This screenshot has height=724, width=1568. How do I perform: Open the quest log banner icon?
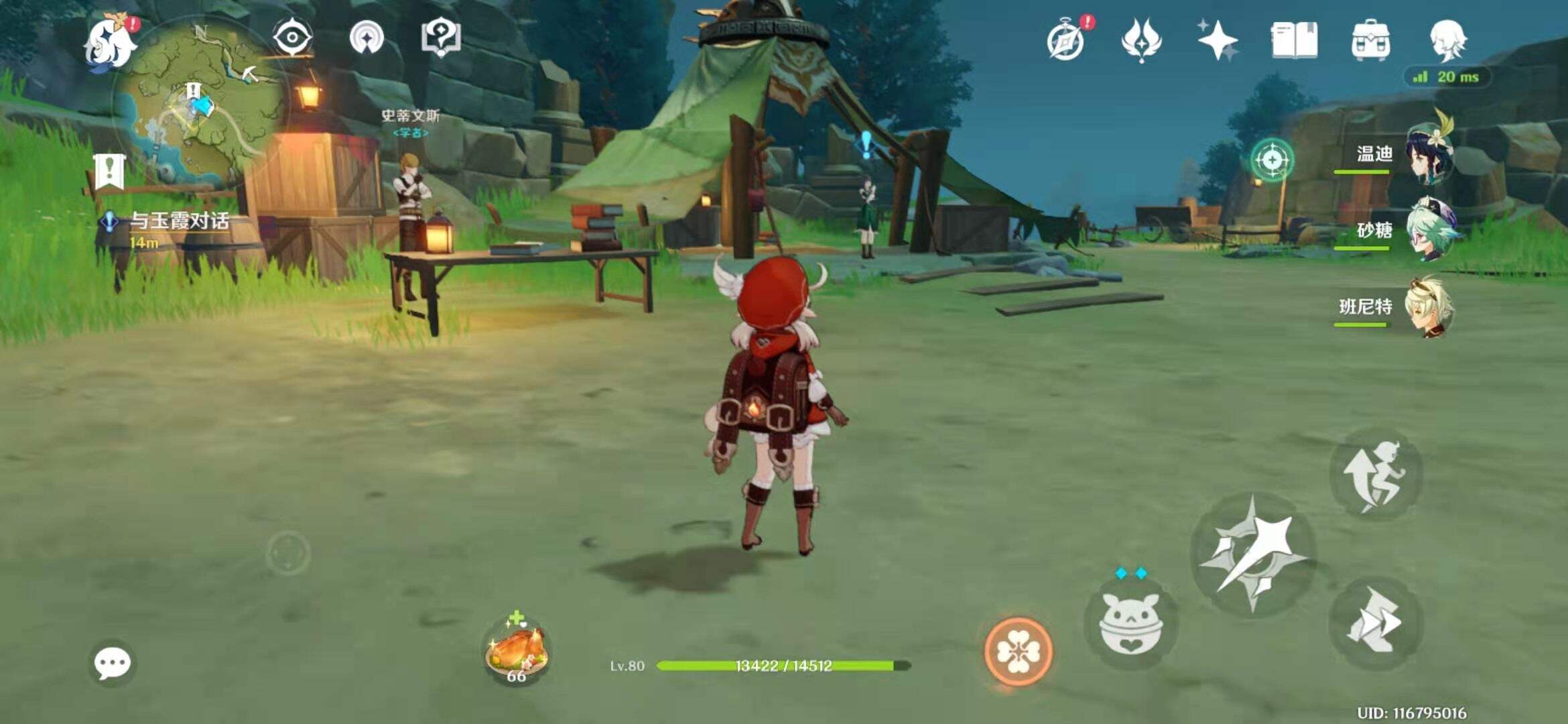click(x=109, y=172)
